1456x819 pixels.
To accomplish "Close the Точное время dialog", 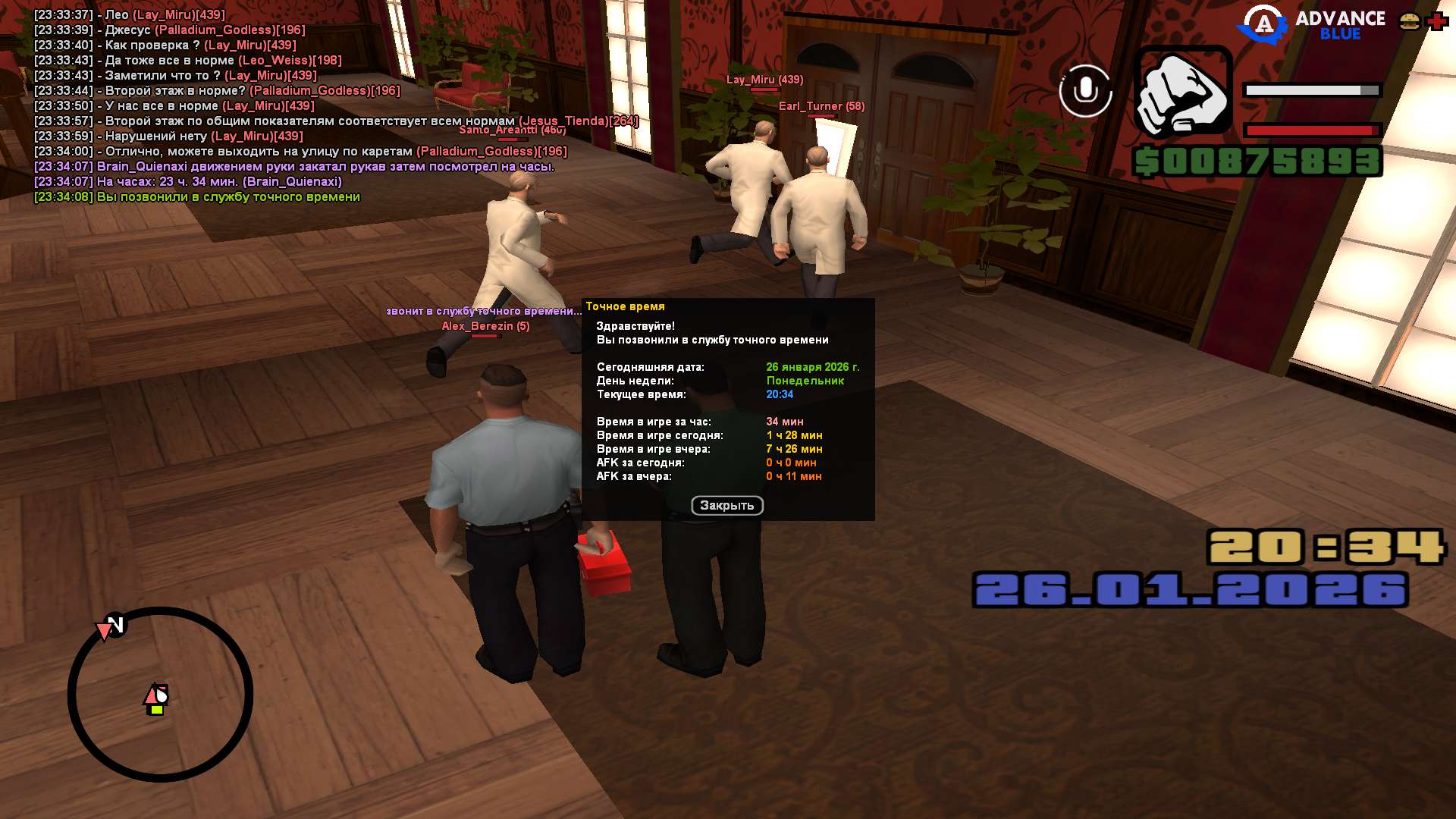I will click(726, 506).
